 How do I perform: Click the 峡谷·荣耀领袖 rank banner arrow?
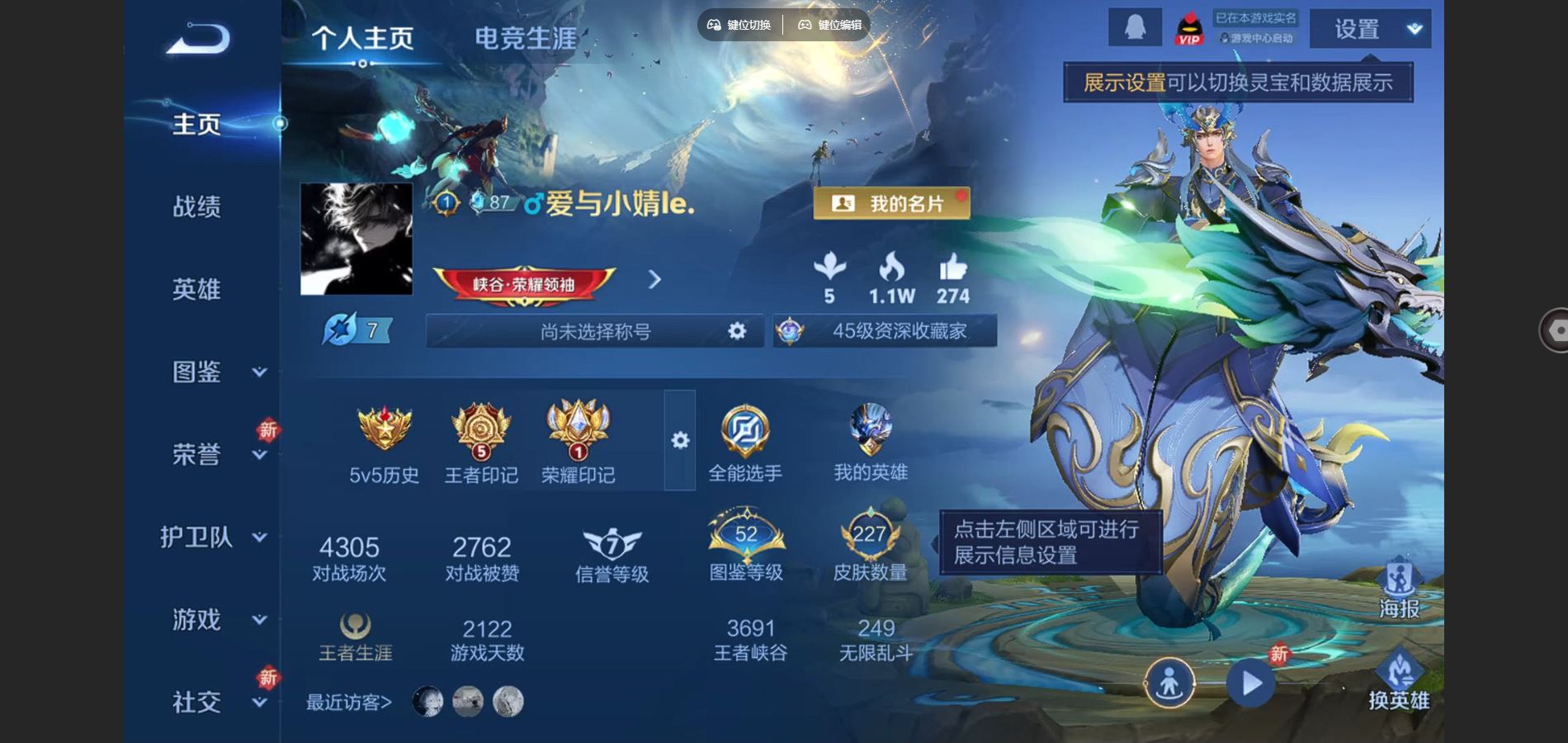(654, 281)
